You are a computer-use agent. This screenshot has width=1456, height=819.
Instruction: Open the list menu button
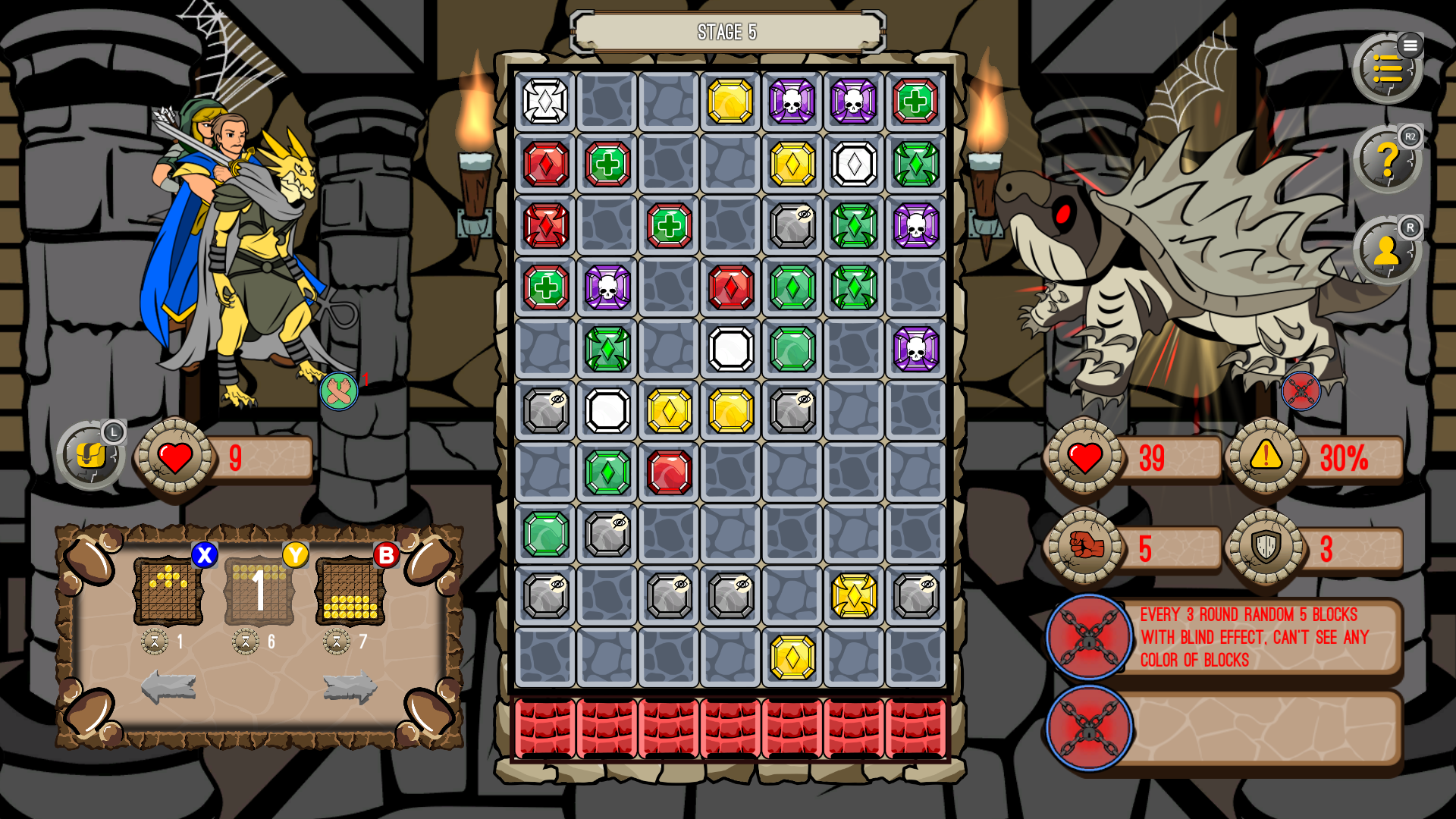[1387, 69]
